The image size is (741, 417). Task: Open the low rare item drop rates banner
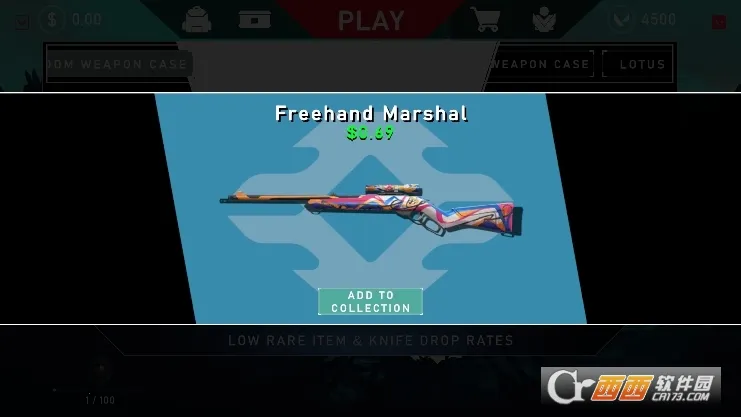click(x=370, y=341)
